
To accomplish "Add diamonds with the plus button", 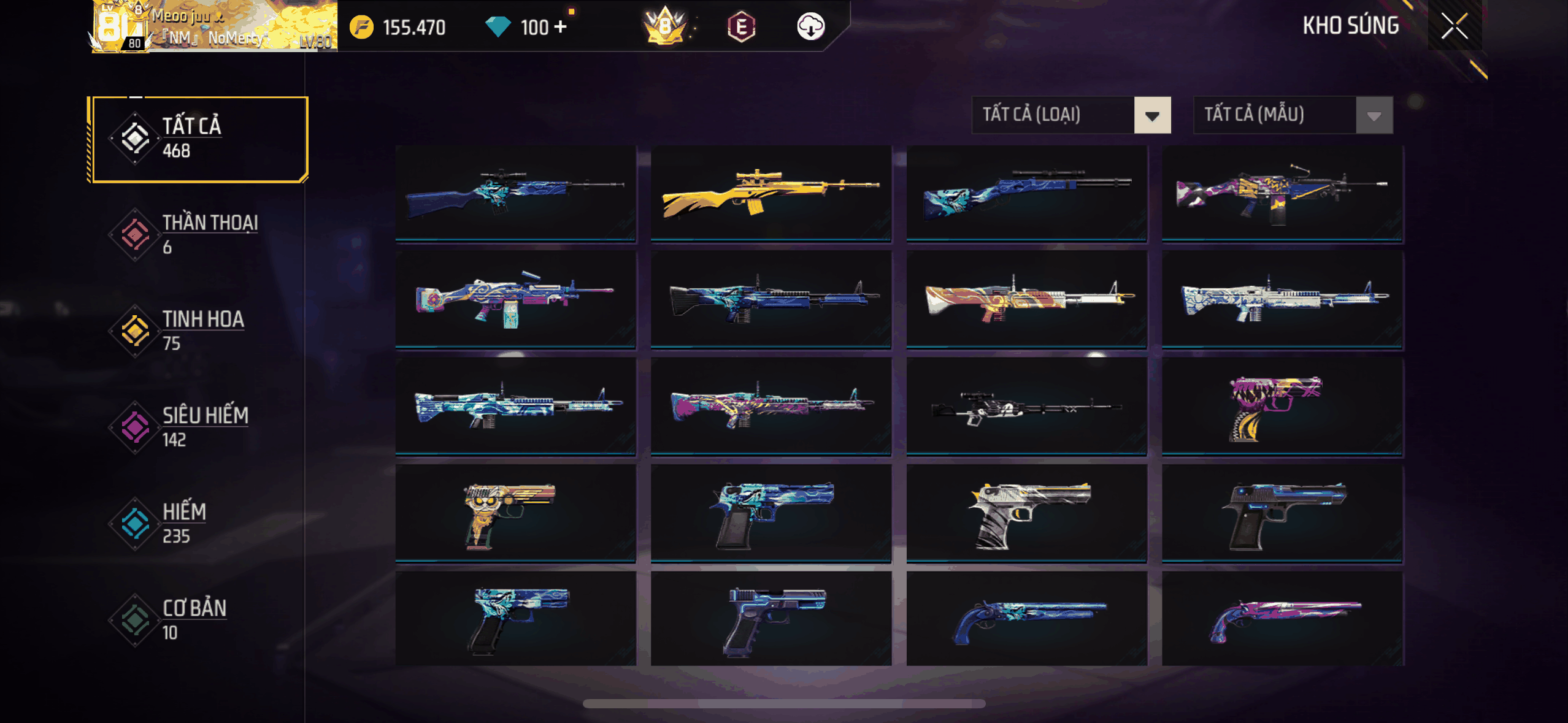I will pyautogui.click(x=560, y=27).
